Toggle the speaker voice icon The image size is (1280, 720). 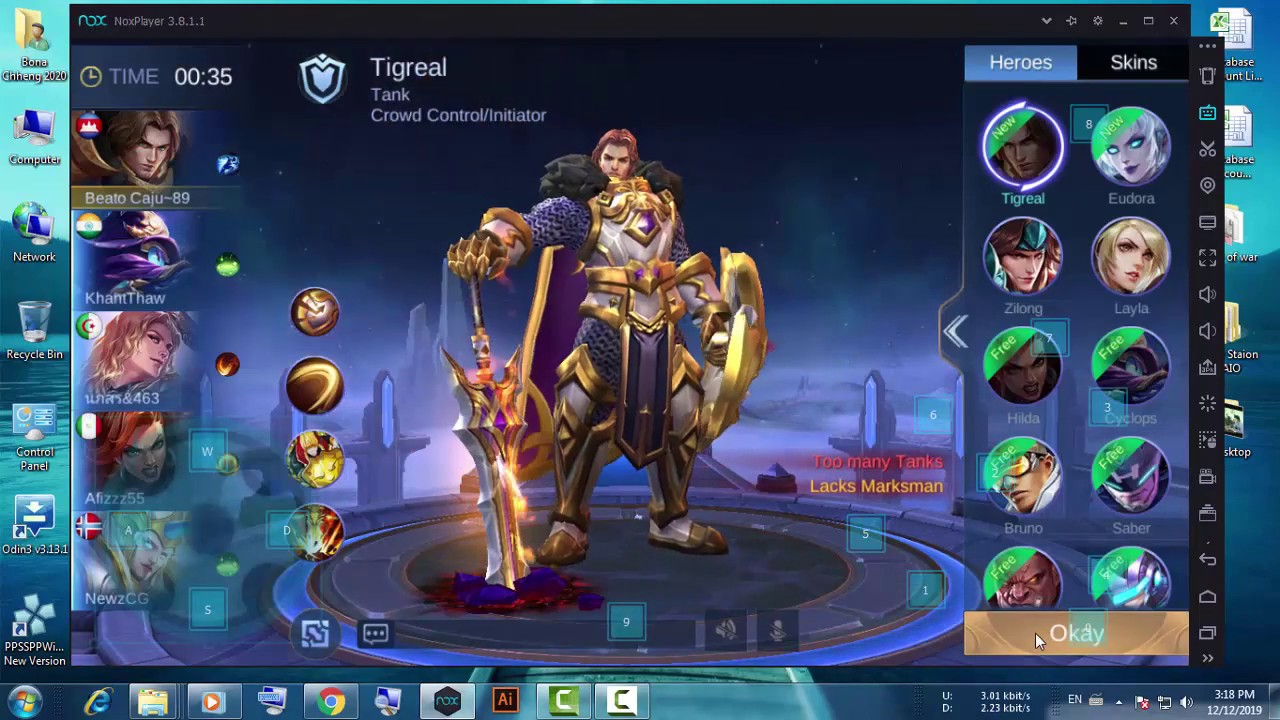(x=726, y=630)
